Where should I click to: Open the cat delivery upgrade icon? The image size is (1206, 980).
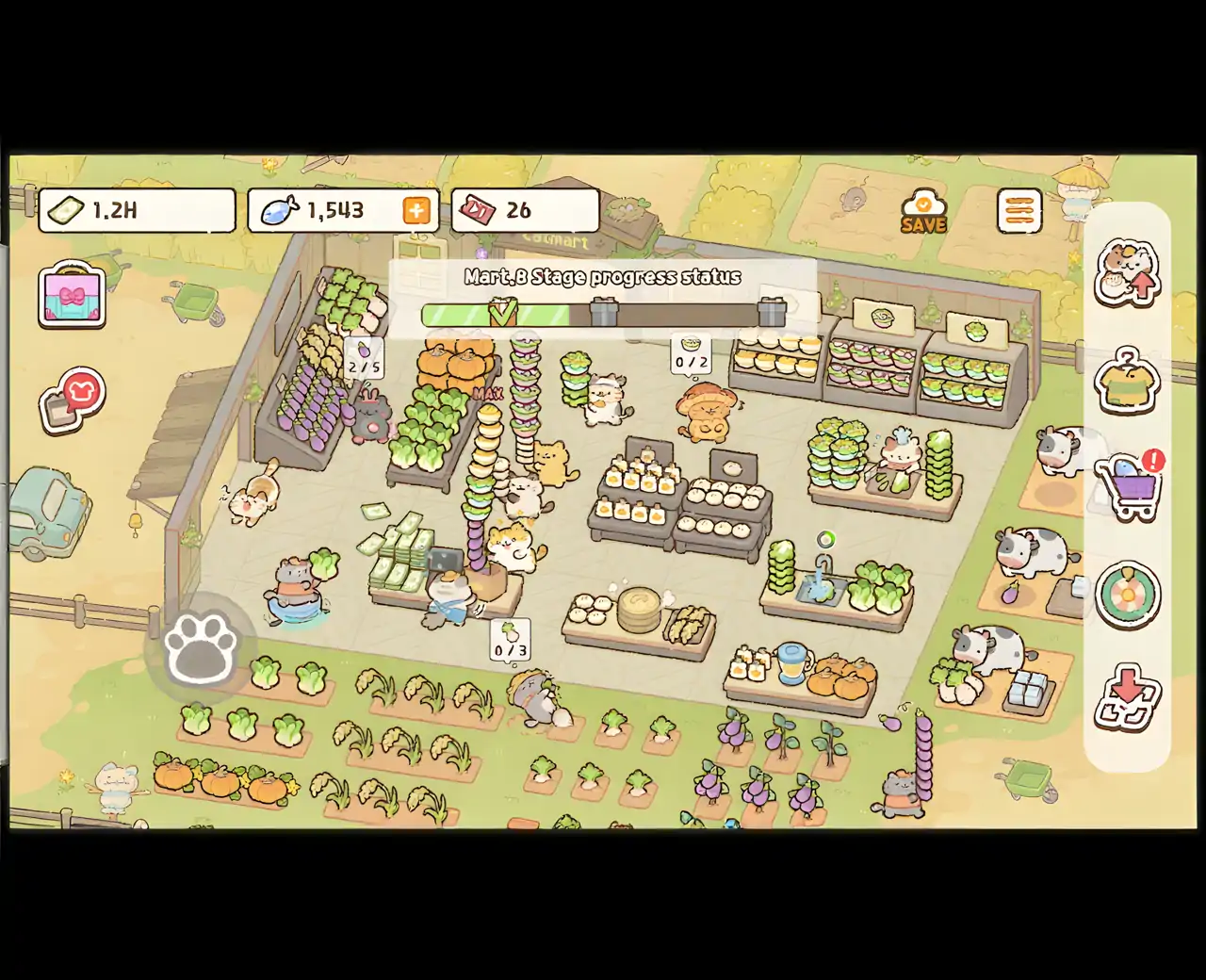1128,273
